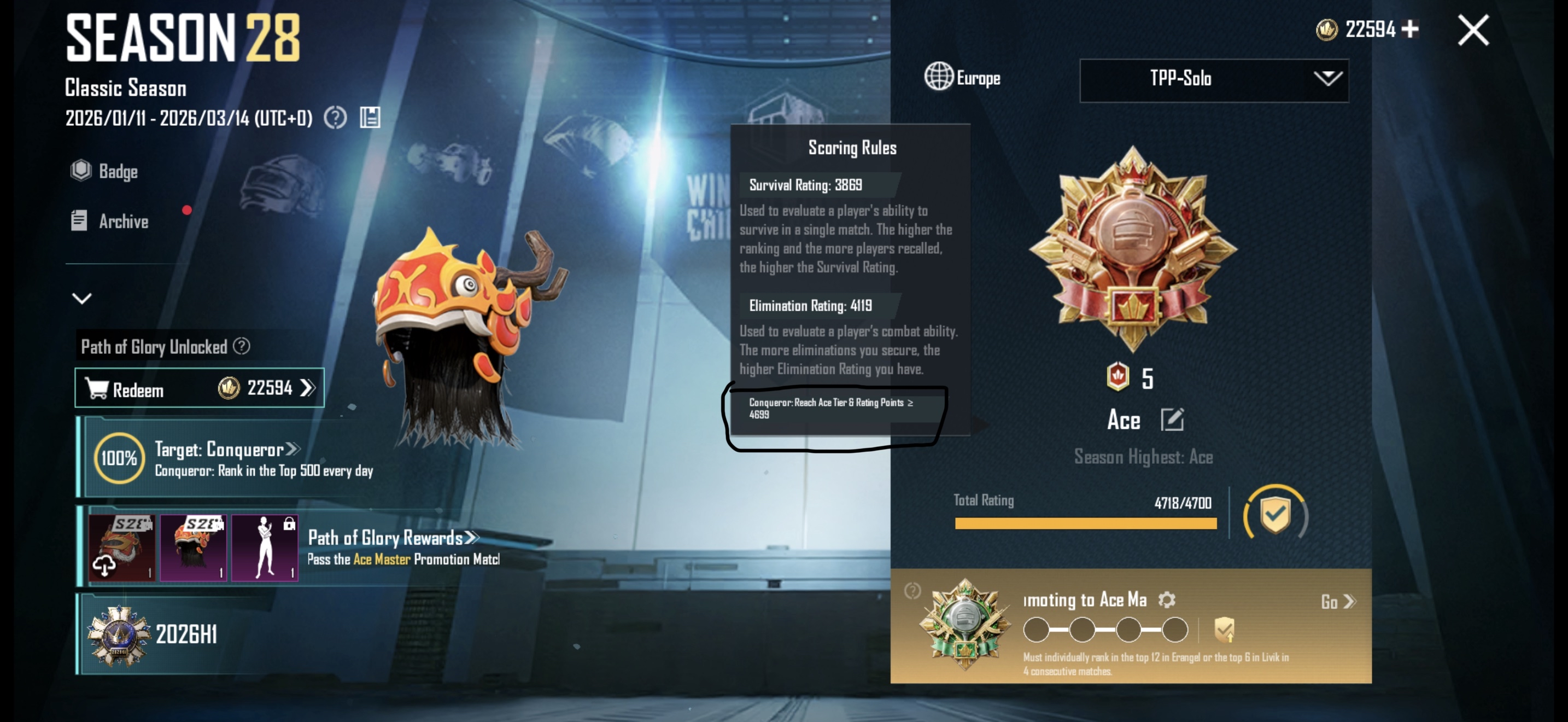View Path of Glory Rewards
1568x722 pixels.
point(393,538)
